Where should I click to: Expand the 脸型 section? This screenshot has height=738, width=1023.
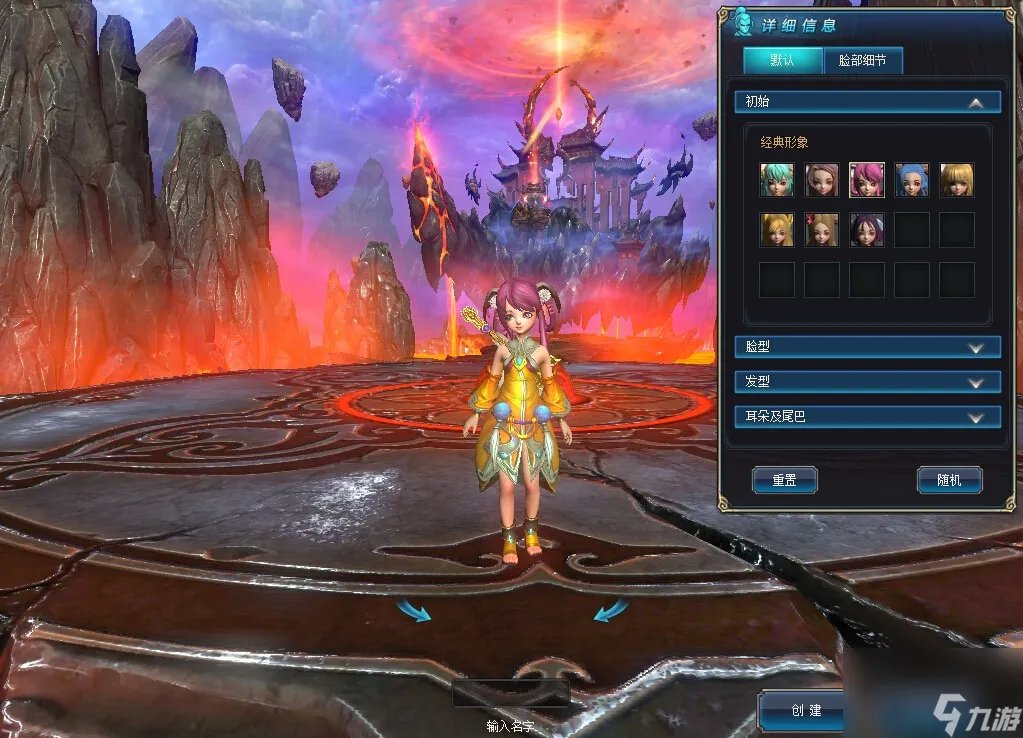[976, 347]
